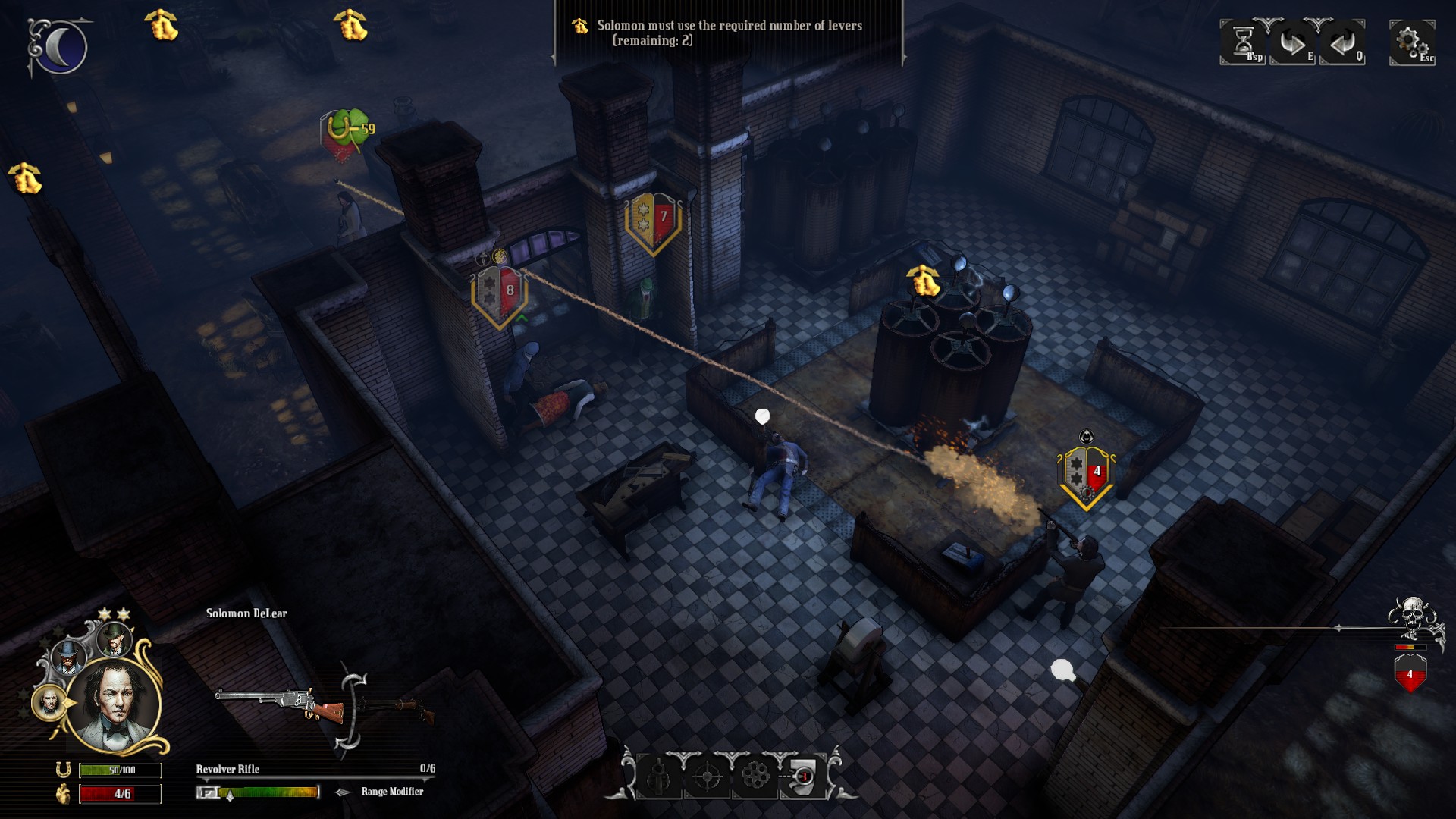Reload using the revolver cylinder icon
This screenshot has width=1456, height=819.
coord(755,776)
